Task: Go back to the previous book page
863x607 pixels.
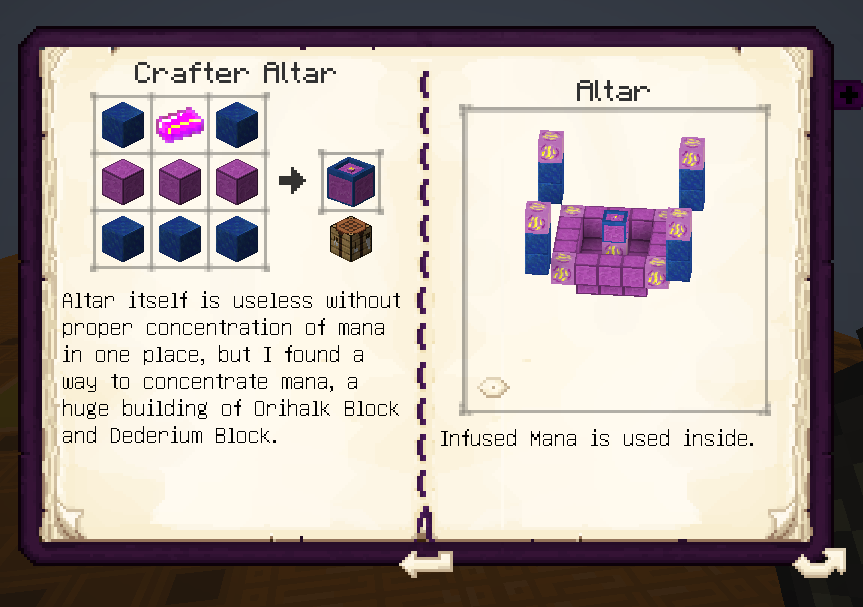Action: coord(425,564)
